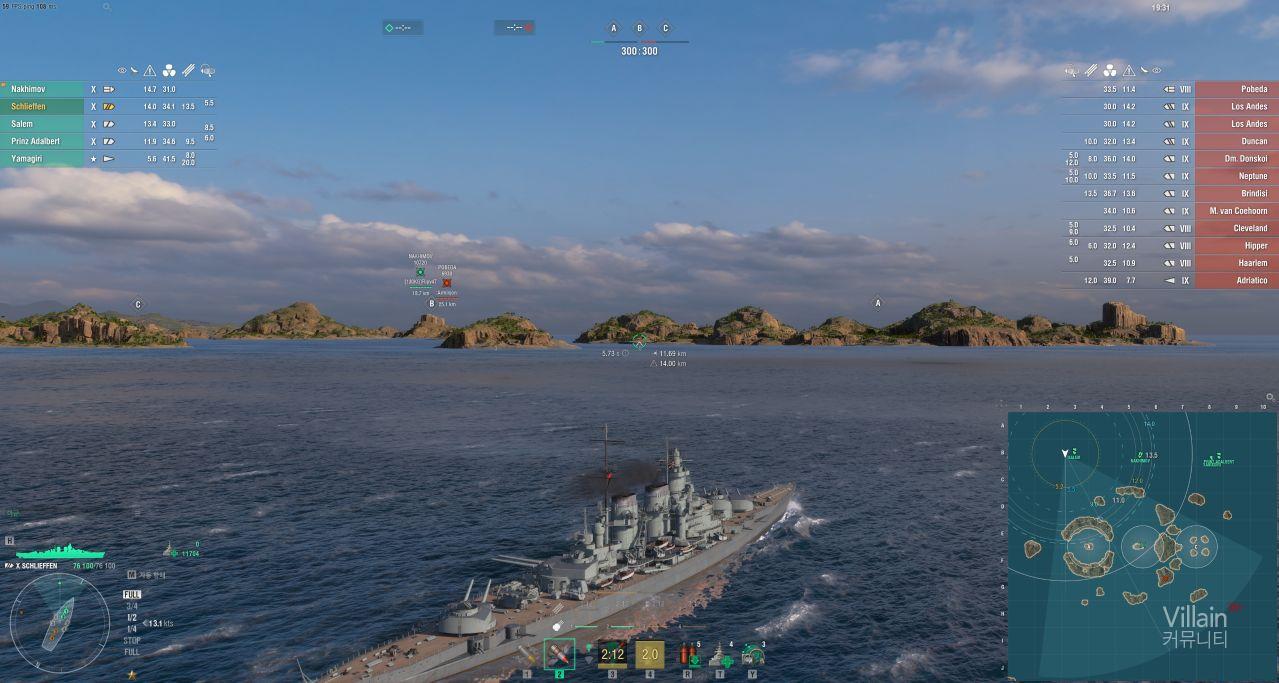Open the minimap settings magnifier icon
The height and width of the screenshot is (683, 1279).
(x=1270, y=397)
